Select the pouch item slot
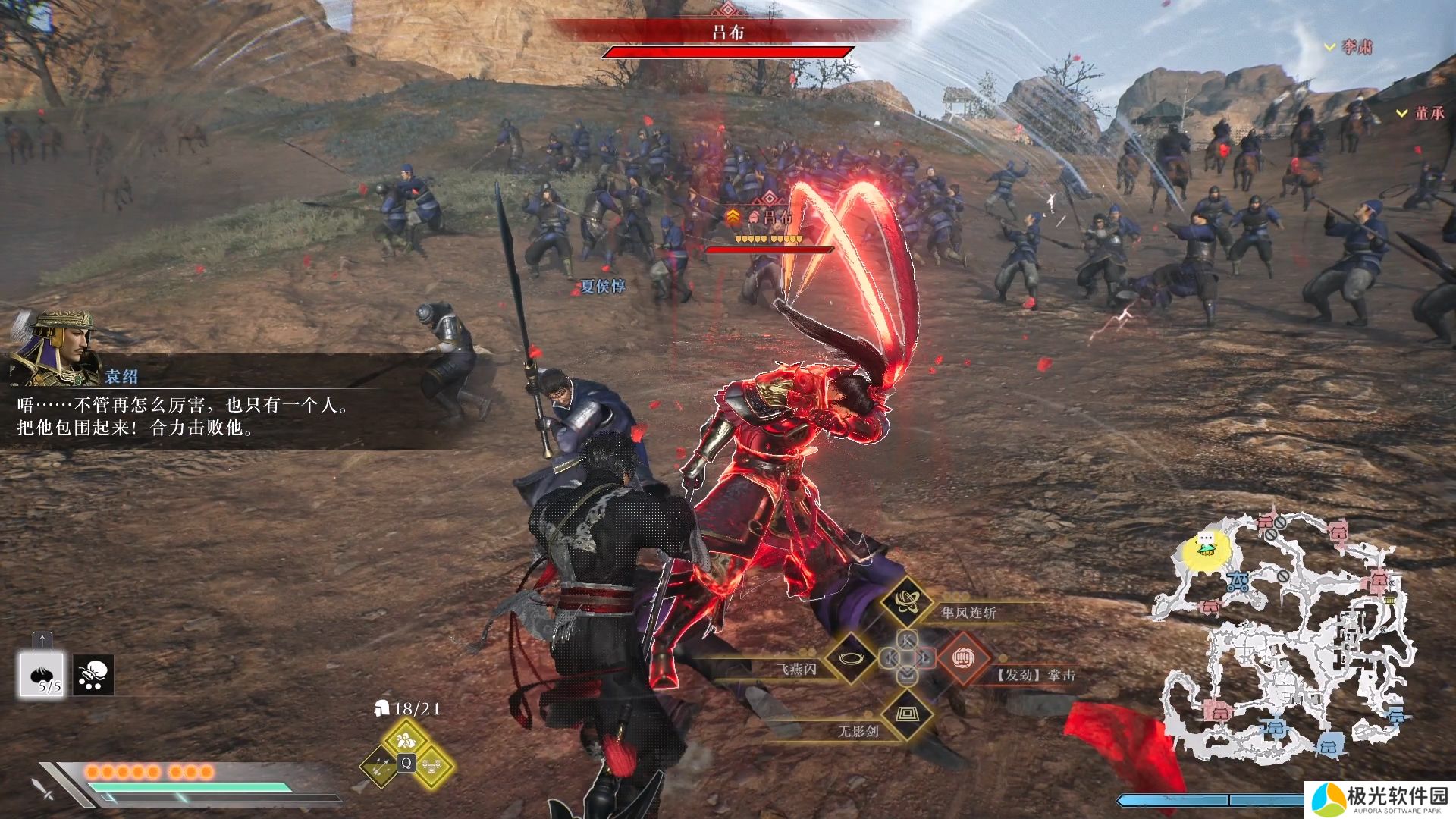 click(x=93, y=674)
